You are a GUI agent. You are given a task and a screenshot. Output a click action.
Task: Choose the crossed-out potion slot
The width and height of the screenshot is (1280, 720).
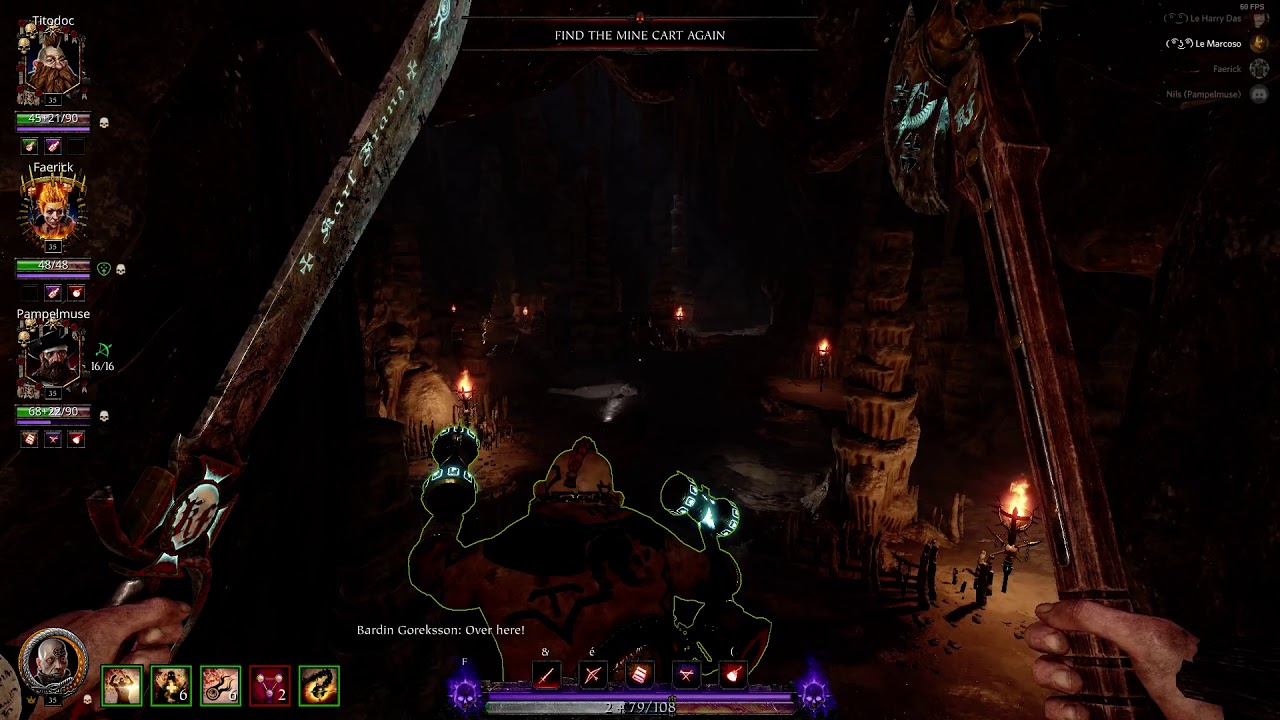click(687, 676)
